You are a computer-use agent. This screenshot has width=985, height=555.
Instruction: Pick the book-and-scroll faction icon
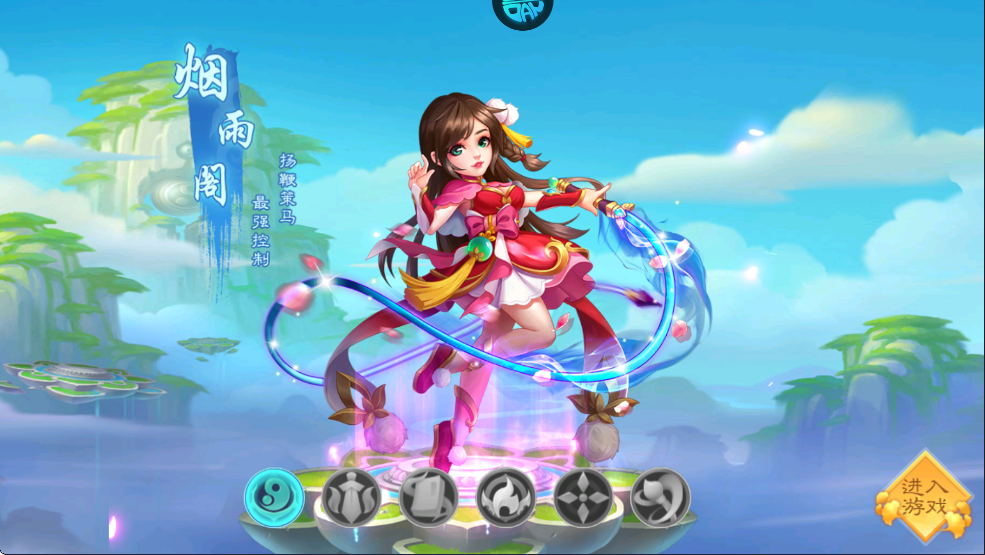tap(428, 497)
